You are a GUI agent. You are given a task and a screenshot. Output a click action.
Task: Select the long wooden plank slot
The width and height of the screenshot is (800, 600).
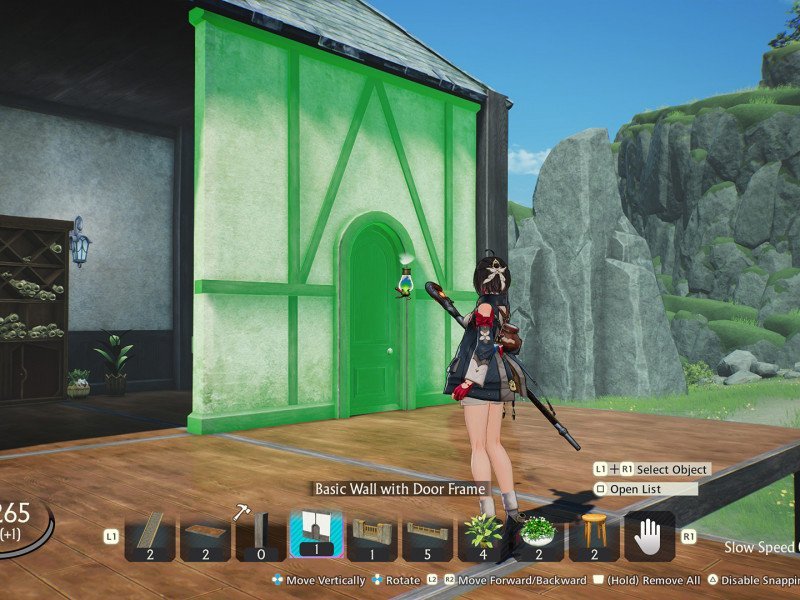150,536
